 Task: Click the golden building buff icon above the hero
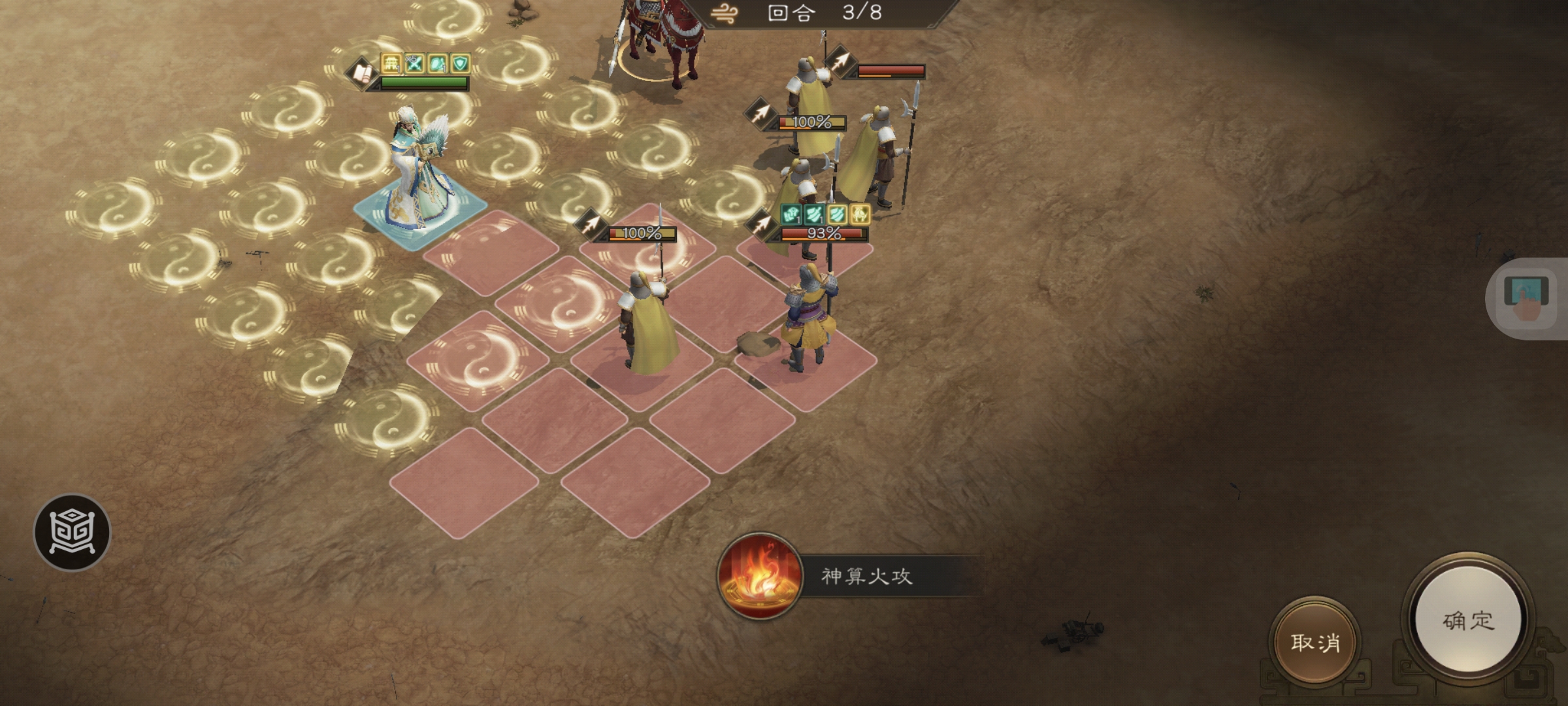pos(391,64)
